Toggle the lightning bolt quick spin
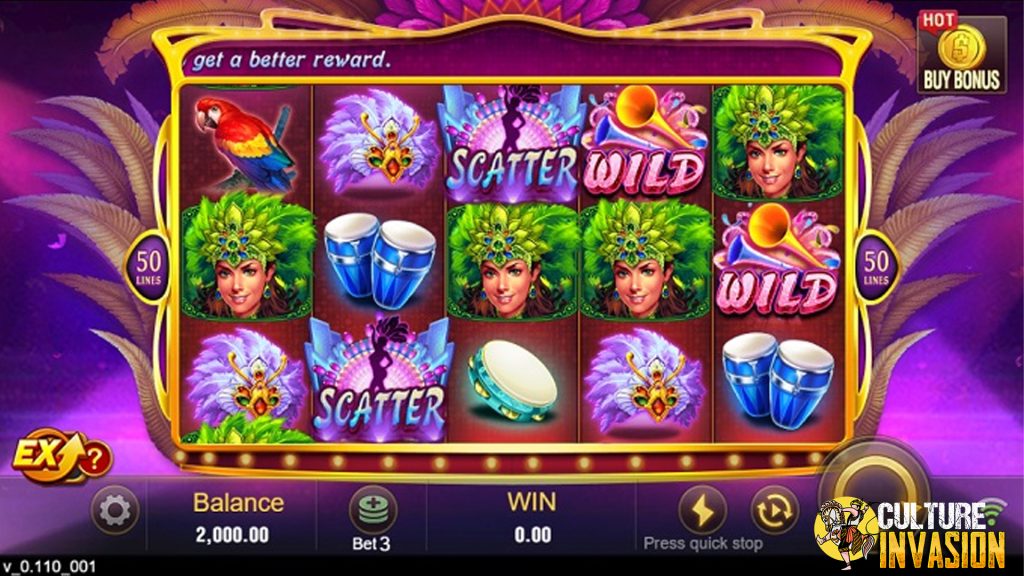 click(702, 511)
